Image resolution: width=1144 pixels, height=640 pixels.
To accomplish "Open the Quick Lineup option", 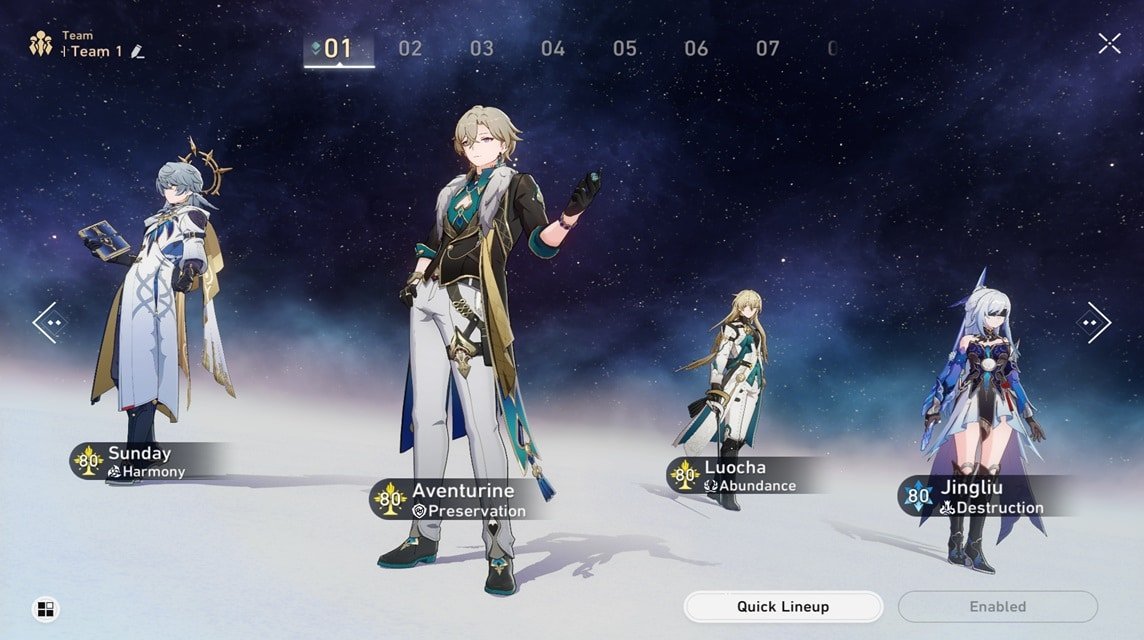I will tap(782, 606).
